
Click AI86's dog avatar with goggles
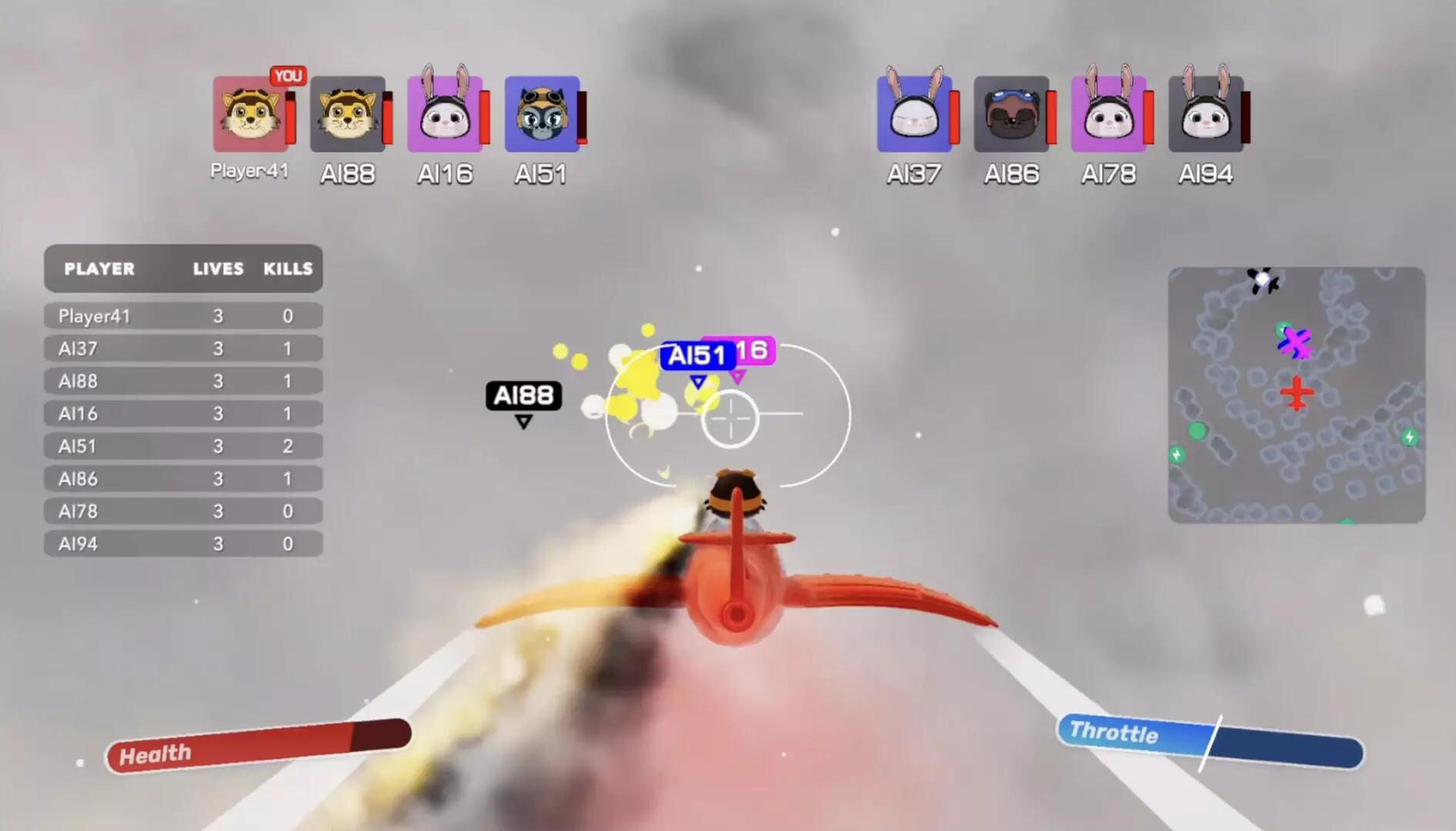click(x=1011, y=114)
